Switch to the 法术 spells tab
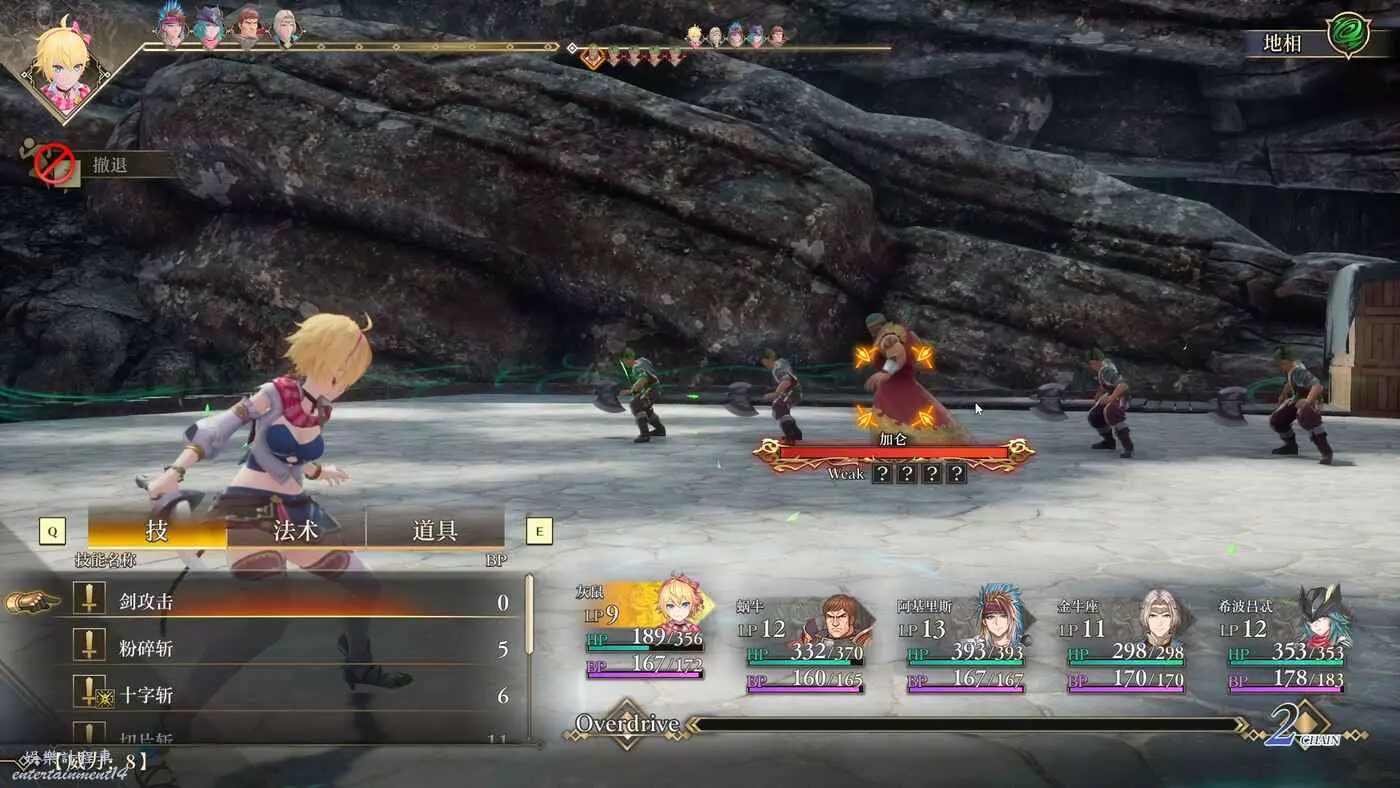Image resolution: width=1400 pixels, height=788 pixels. (296, 529)
